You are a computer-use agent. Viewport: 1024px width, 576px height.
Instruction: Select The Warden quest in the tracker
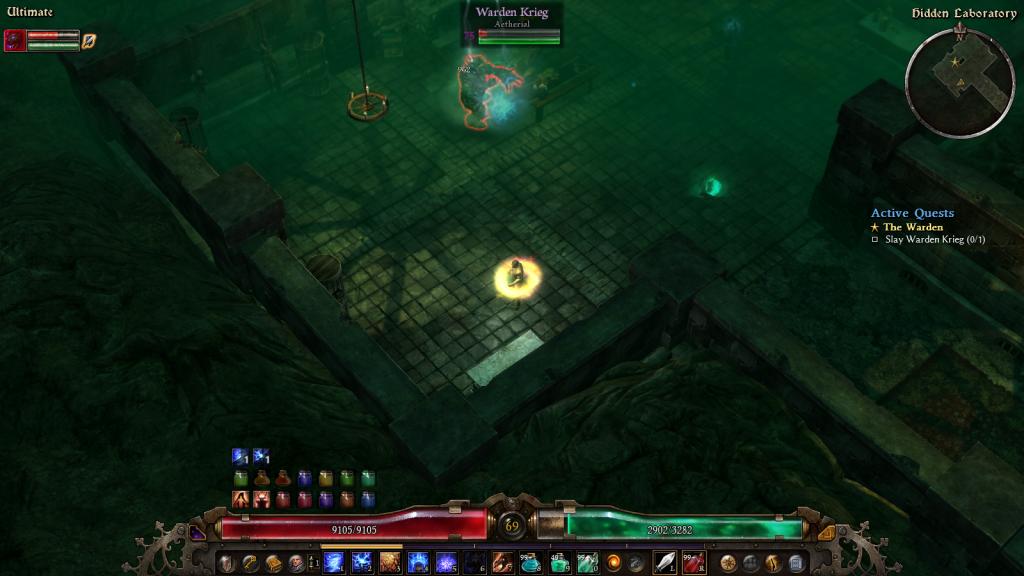[912, 227]
